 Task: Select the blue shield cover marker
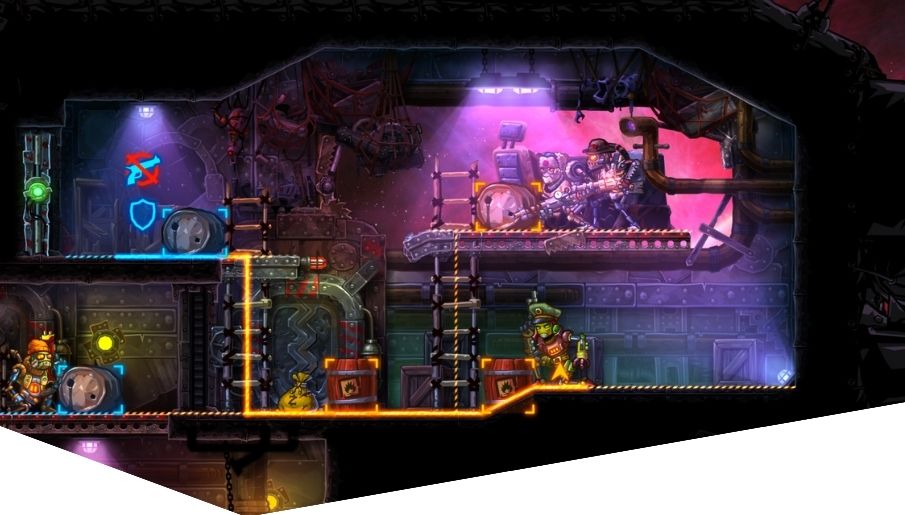click(144, 216)
